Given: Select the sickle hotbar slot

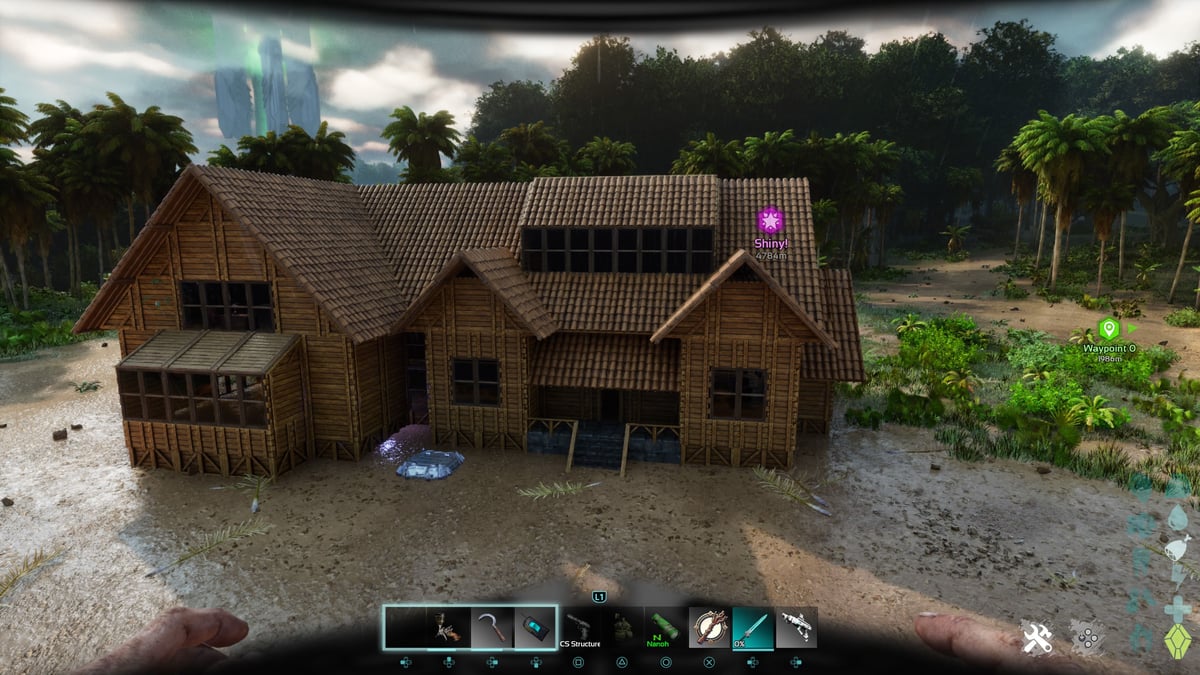Looking at the screenshot, I should [492, 627].
